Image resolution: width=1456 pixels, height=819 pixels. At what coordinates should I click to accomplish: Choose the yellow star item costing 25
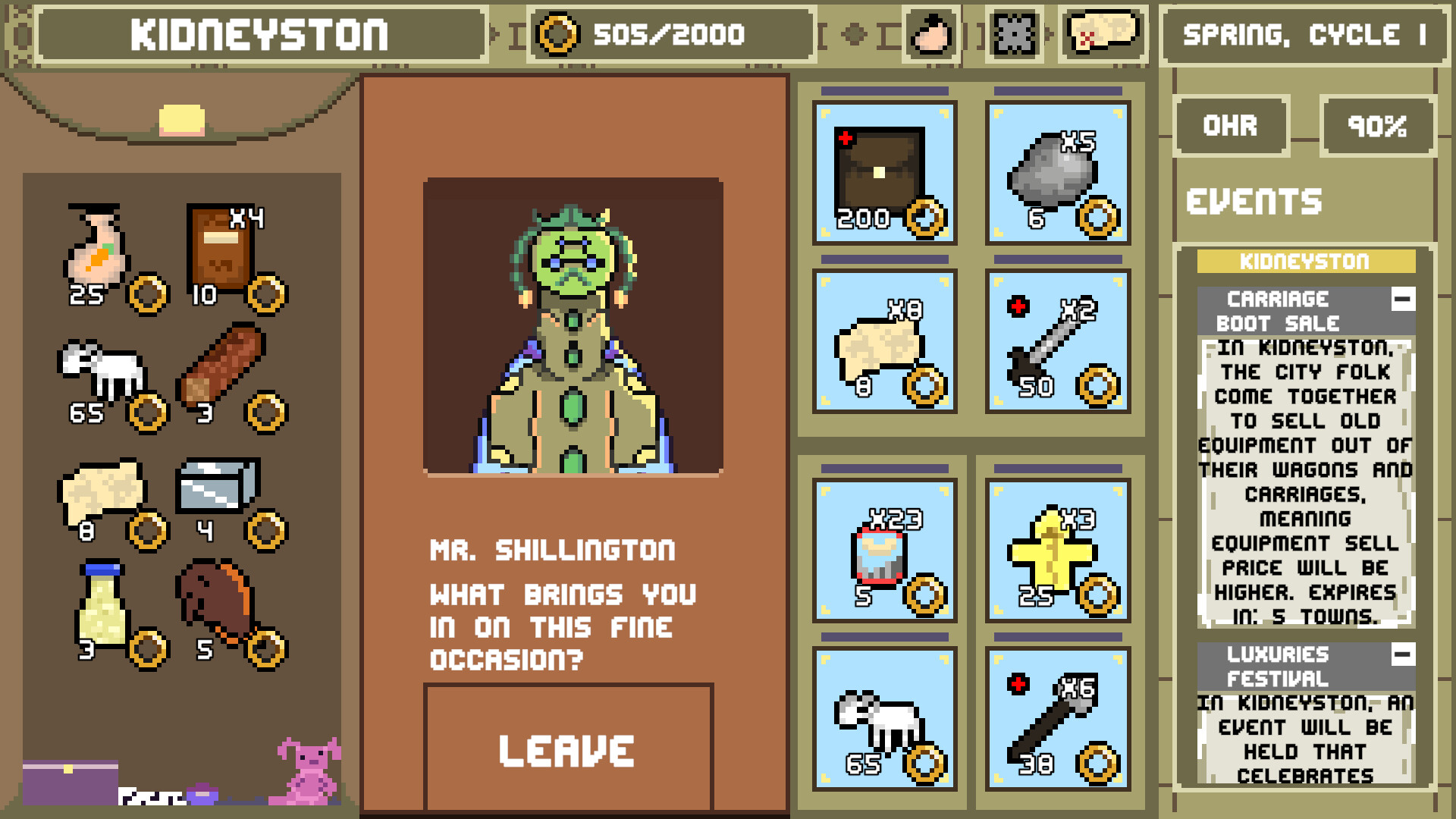coord(1057,551)
